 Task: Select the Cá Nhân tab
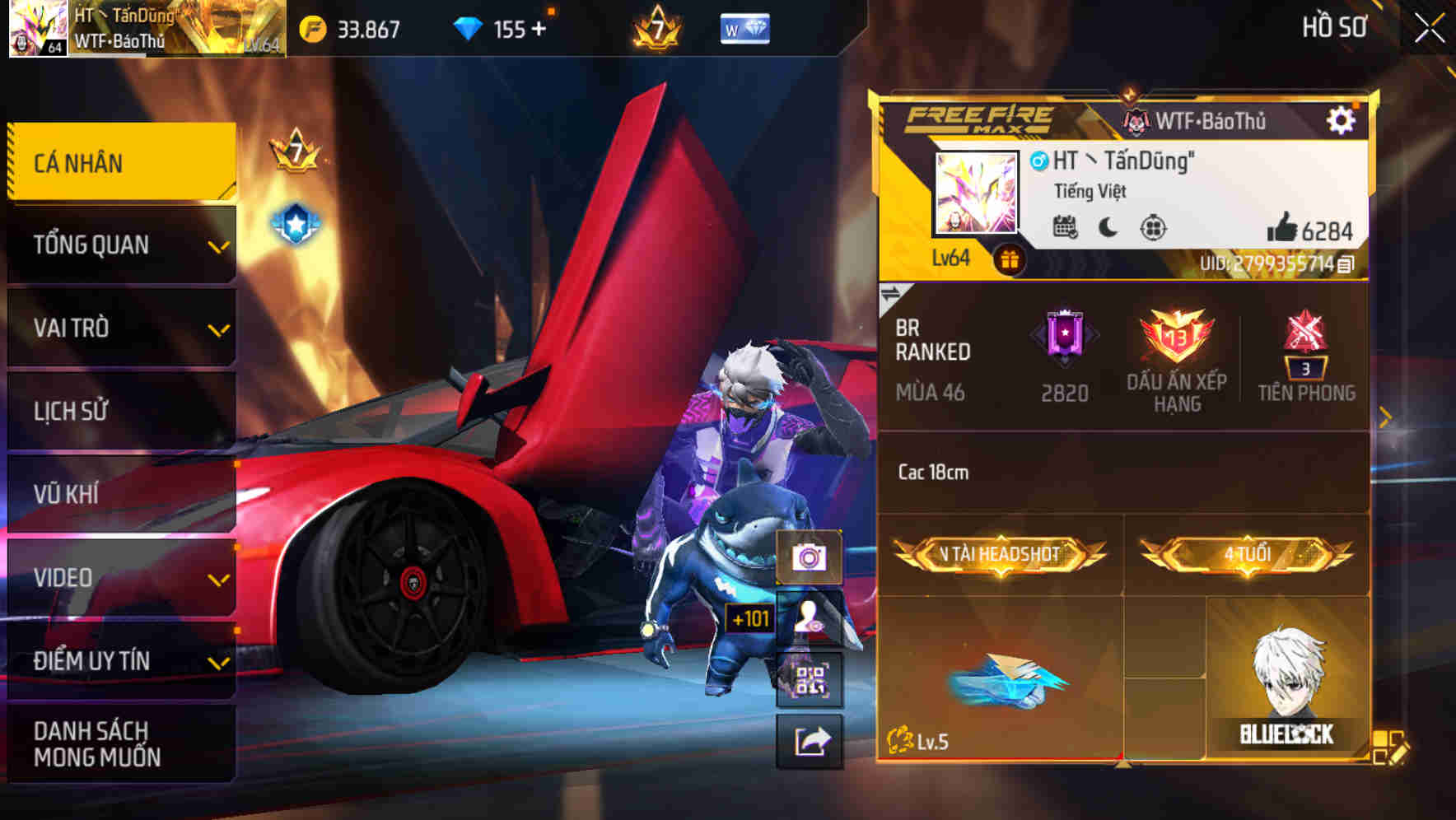(122, 162)
